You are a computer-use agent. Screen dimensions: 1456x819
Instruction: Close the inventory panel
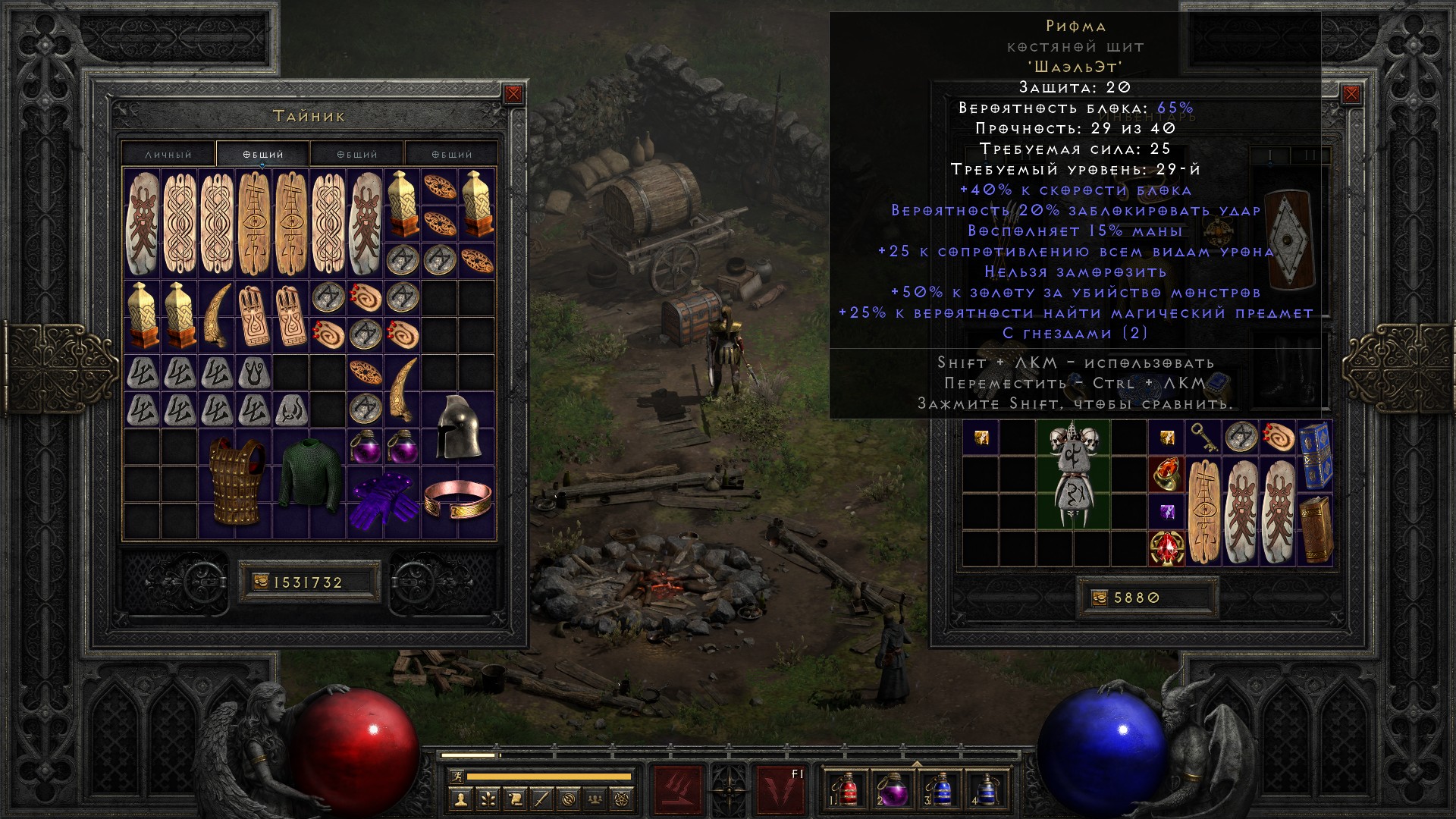pyautogui.click(x=1351, y=94)
